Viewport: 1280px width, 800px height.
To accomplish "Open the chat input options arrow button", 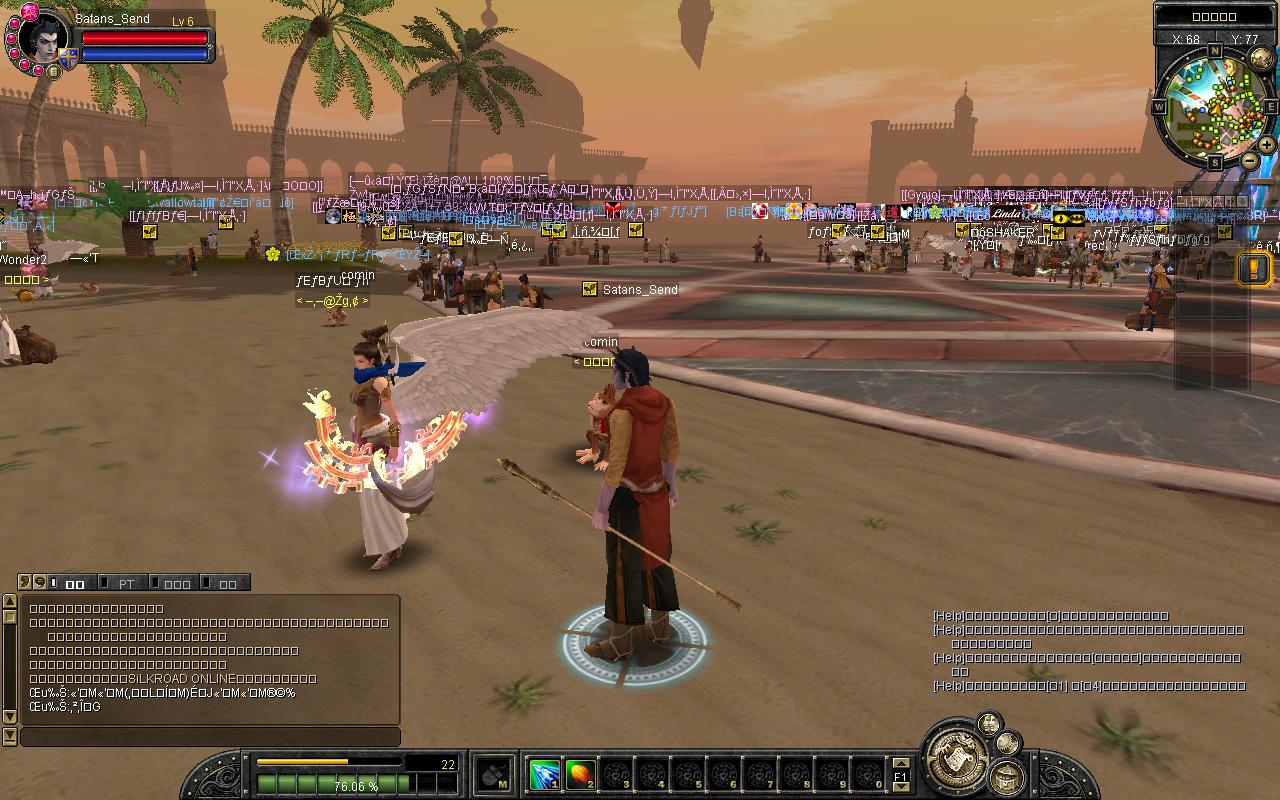I will point(10,737).
